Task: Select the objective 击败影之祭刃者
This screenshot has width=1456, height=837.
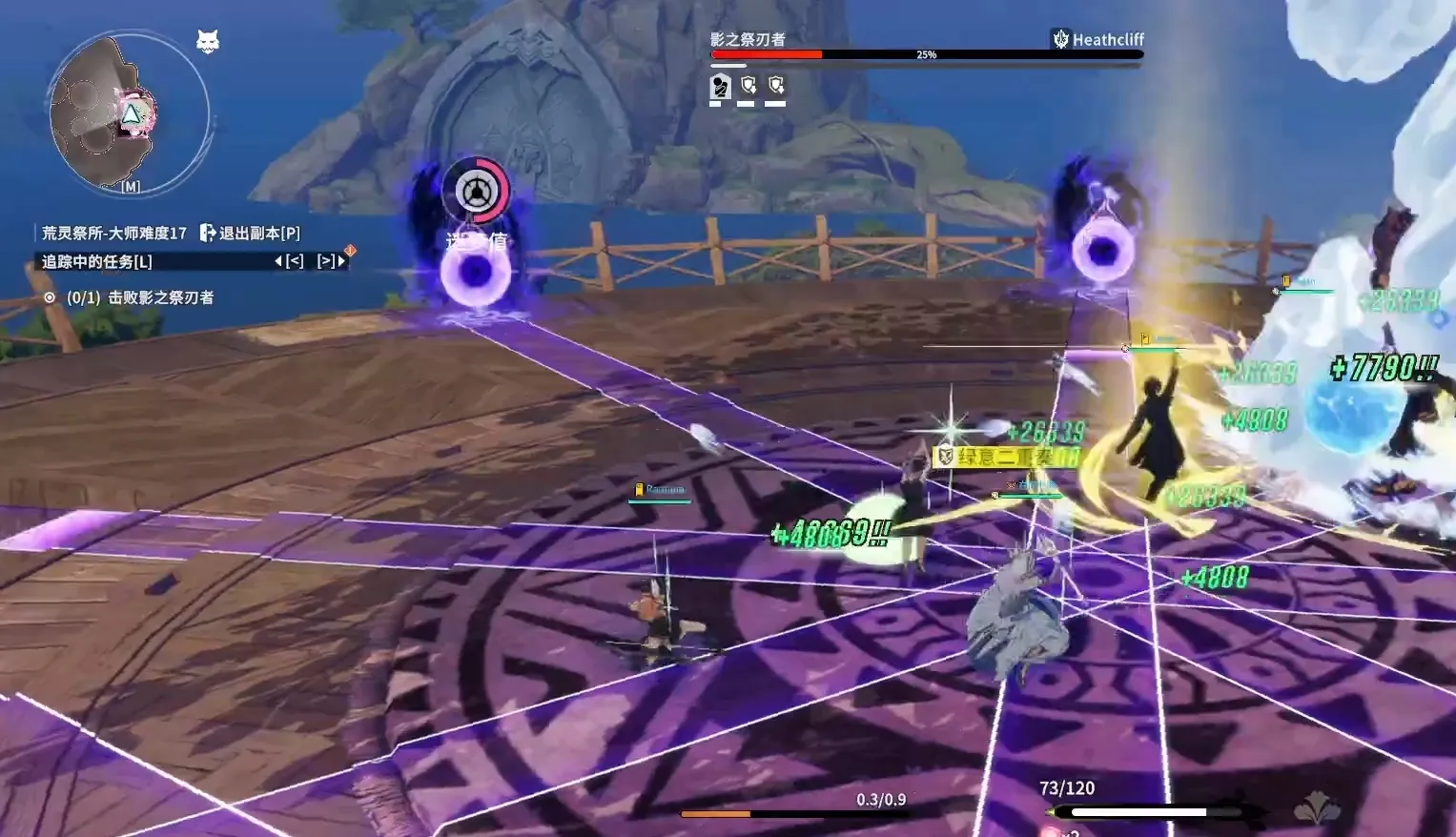Action: [x=140, y=297]
